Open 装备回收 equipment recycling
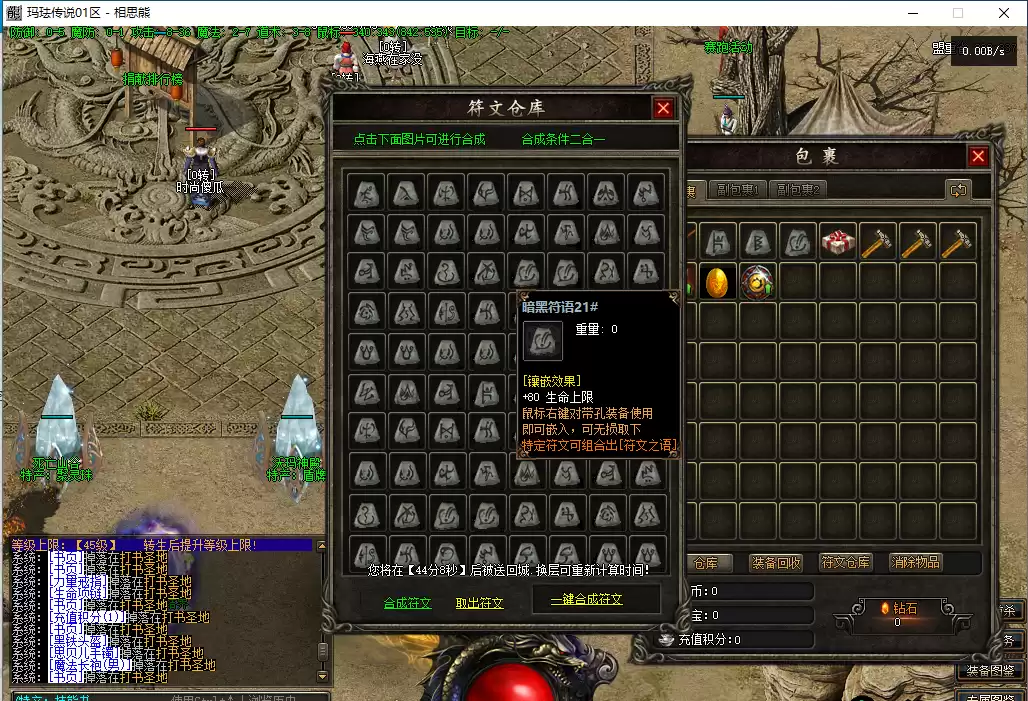The image size is (1028, 701). click(x=776, y=563)
